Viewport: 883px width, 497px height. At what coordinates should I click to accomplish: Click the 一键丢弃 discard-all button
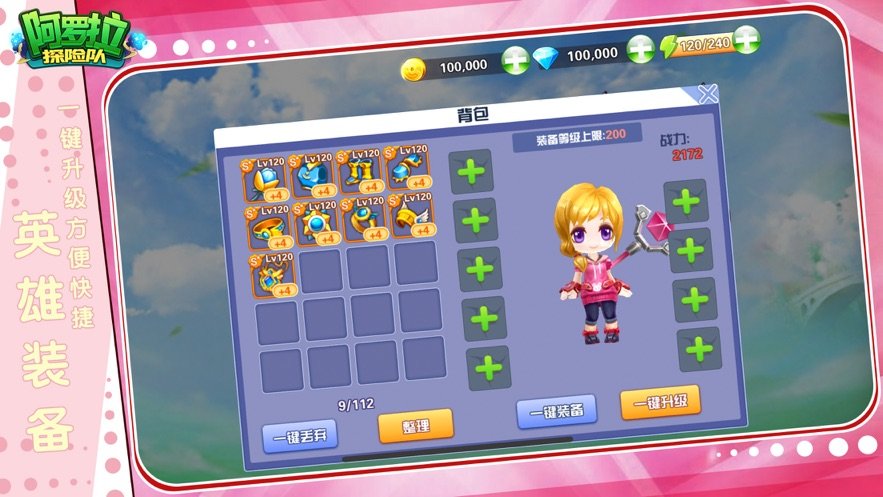click(x=300, y=435)
